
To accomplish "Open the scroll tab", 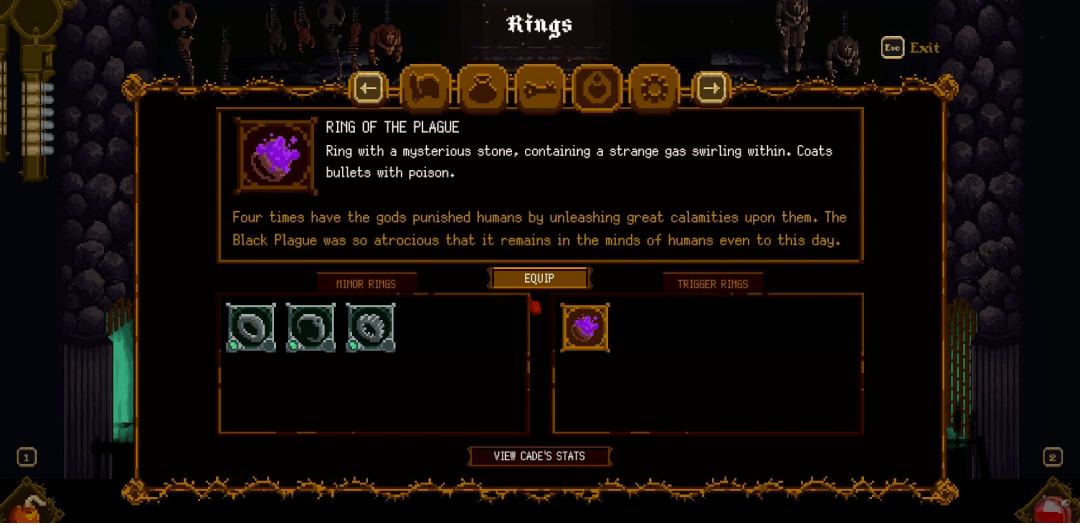I will (x=426, y=89).
